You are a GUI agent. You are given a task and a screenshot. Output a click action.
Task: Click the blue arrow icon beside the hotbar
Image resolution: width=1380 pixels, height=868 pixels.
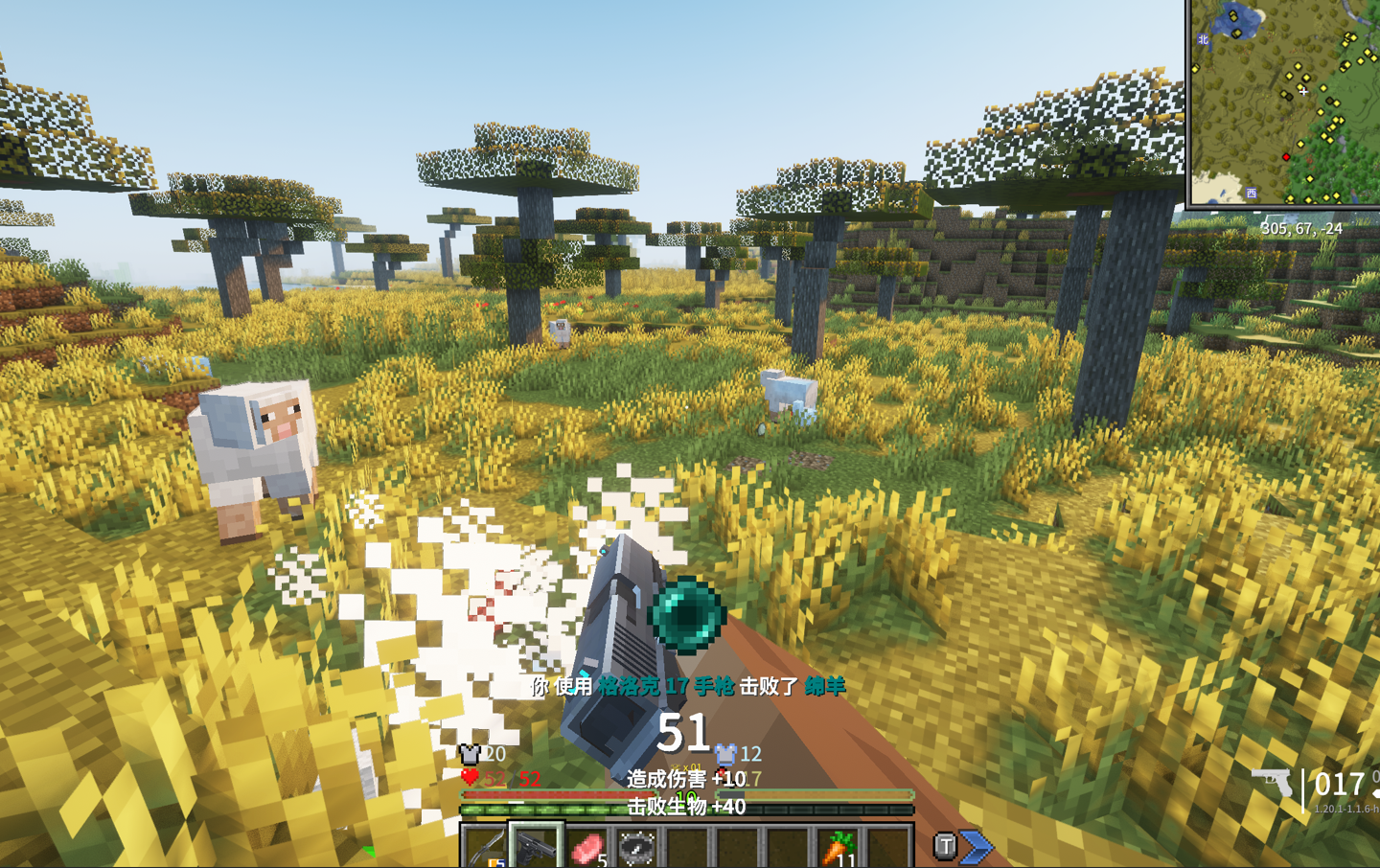pyautogui.click(x=977, y=847)
